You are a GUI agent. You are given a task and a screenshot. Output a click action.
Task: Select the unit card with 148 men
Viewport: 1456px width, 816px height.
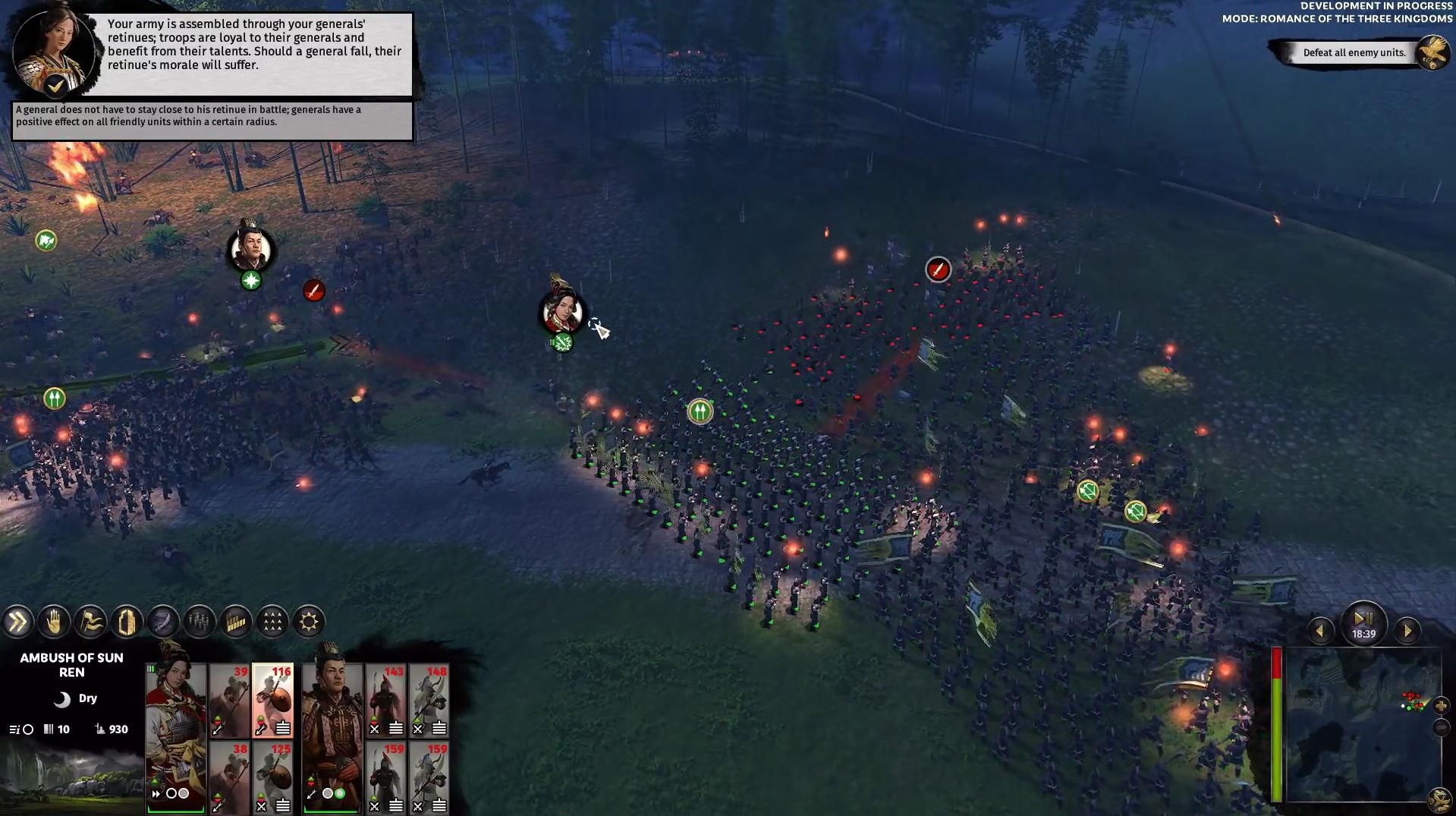(x=429, y=700)
